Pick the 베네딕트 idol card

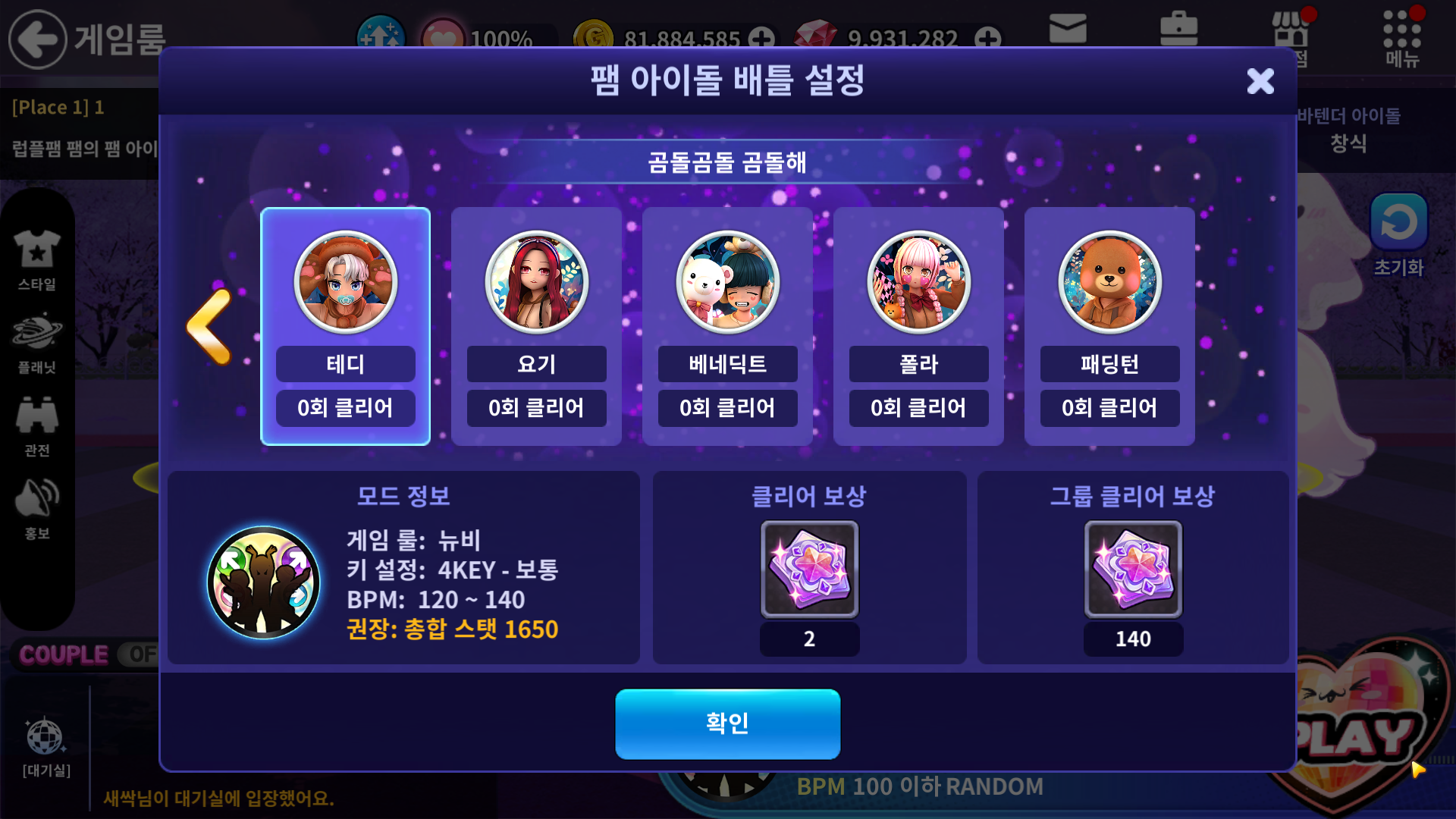point(727,326)
